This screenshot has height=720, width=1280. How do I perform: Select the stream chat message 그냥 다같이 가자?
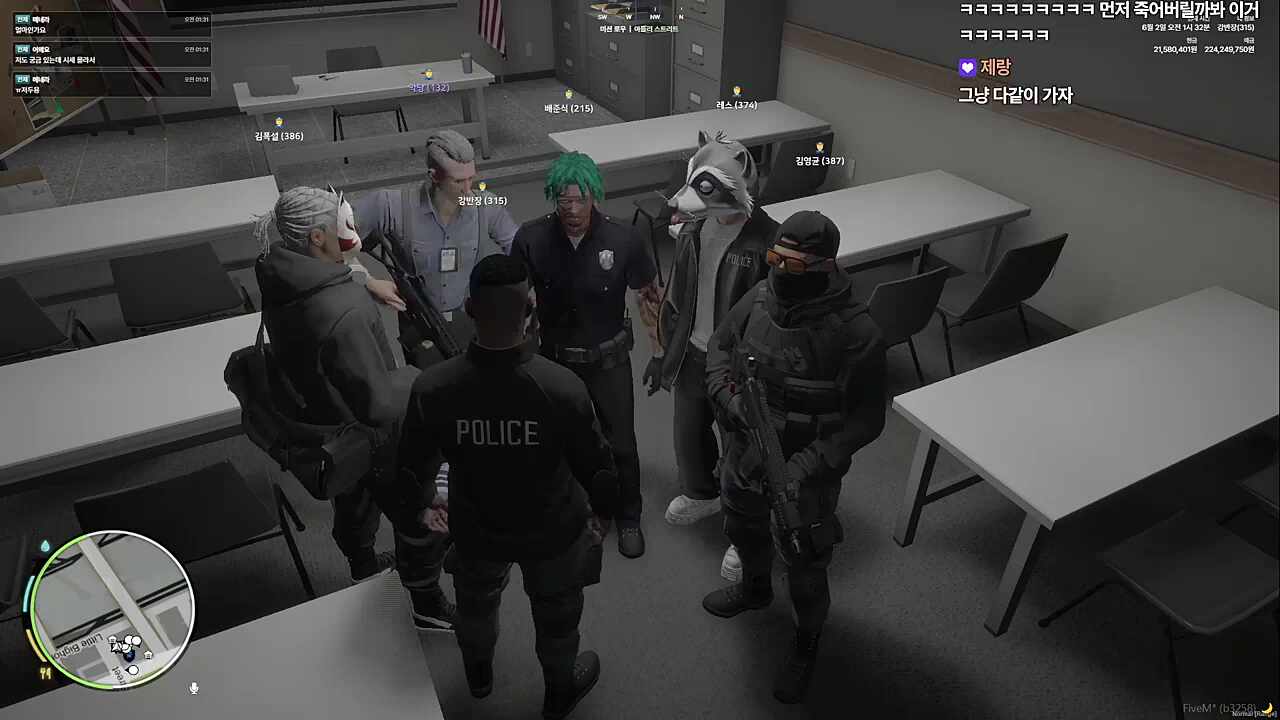tap(1015, 96)
